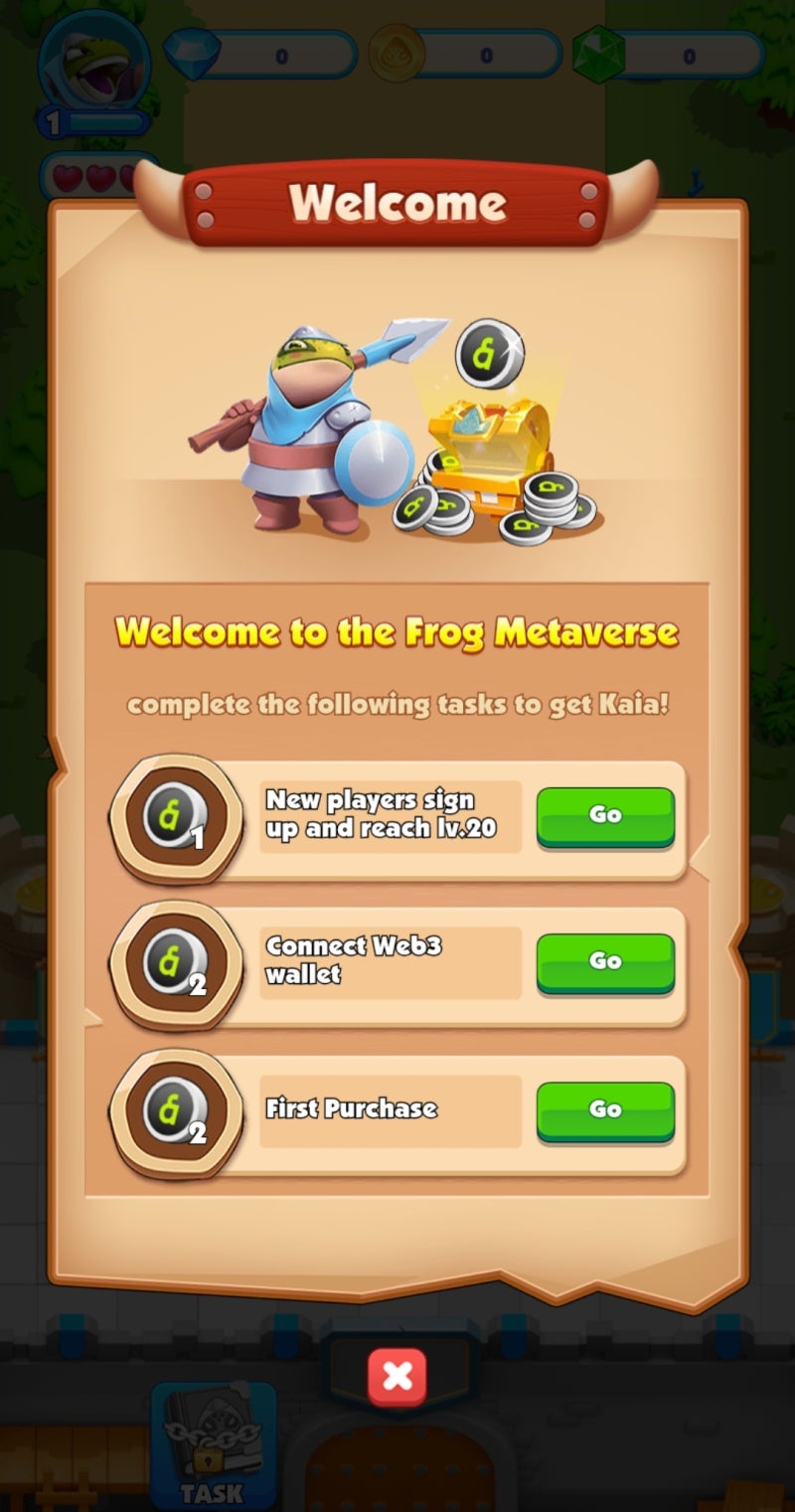Image resolution: width=795 pixels, height=1512 pixels.
Task: Go to the reach lv.20 sign-up task
Action: point(605,815)
